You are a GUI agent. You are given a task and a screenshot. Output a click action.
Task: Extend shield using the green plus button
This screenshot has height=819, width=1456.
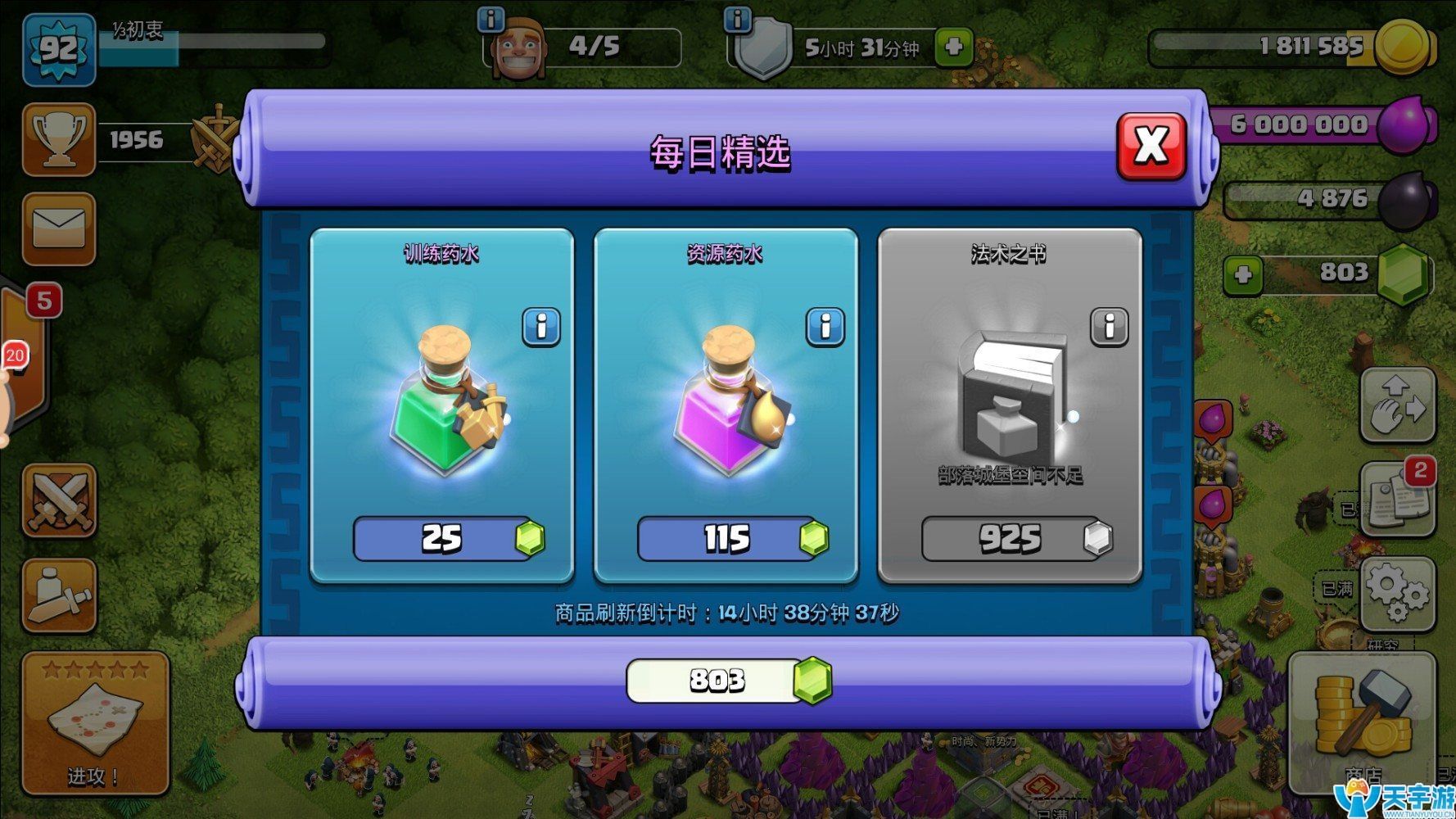coord(953,48)
